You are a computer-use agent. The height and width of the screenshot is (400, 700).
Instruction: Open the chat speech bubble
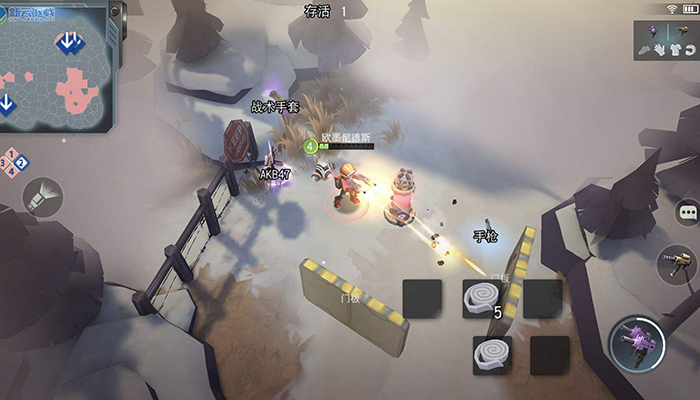coord(687,213)
